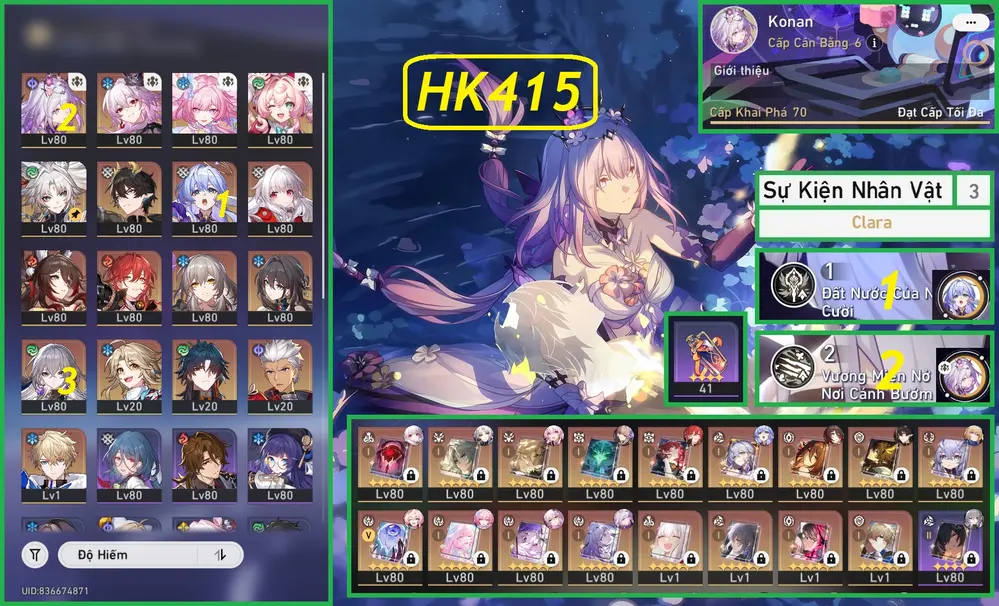Pick the silver-haired character tile marked 3

pyautogui.click(x=53, y=375)
